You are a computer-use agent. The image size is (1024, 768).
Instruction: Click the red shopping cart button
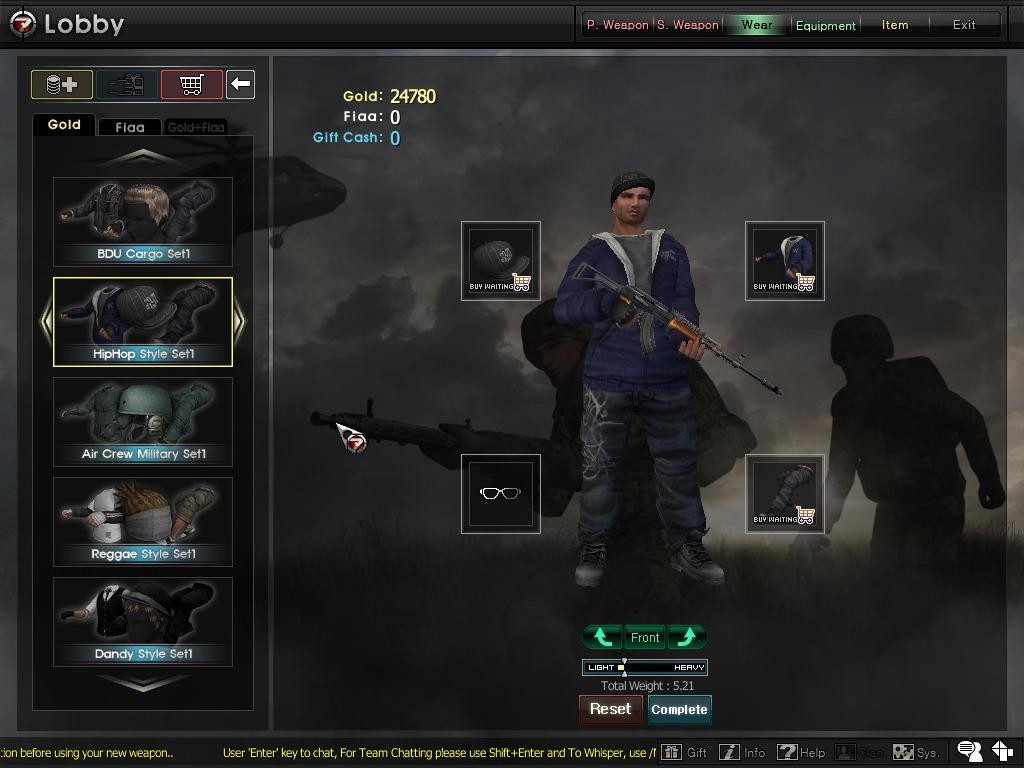coord(191,85)
